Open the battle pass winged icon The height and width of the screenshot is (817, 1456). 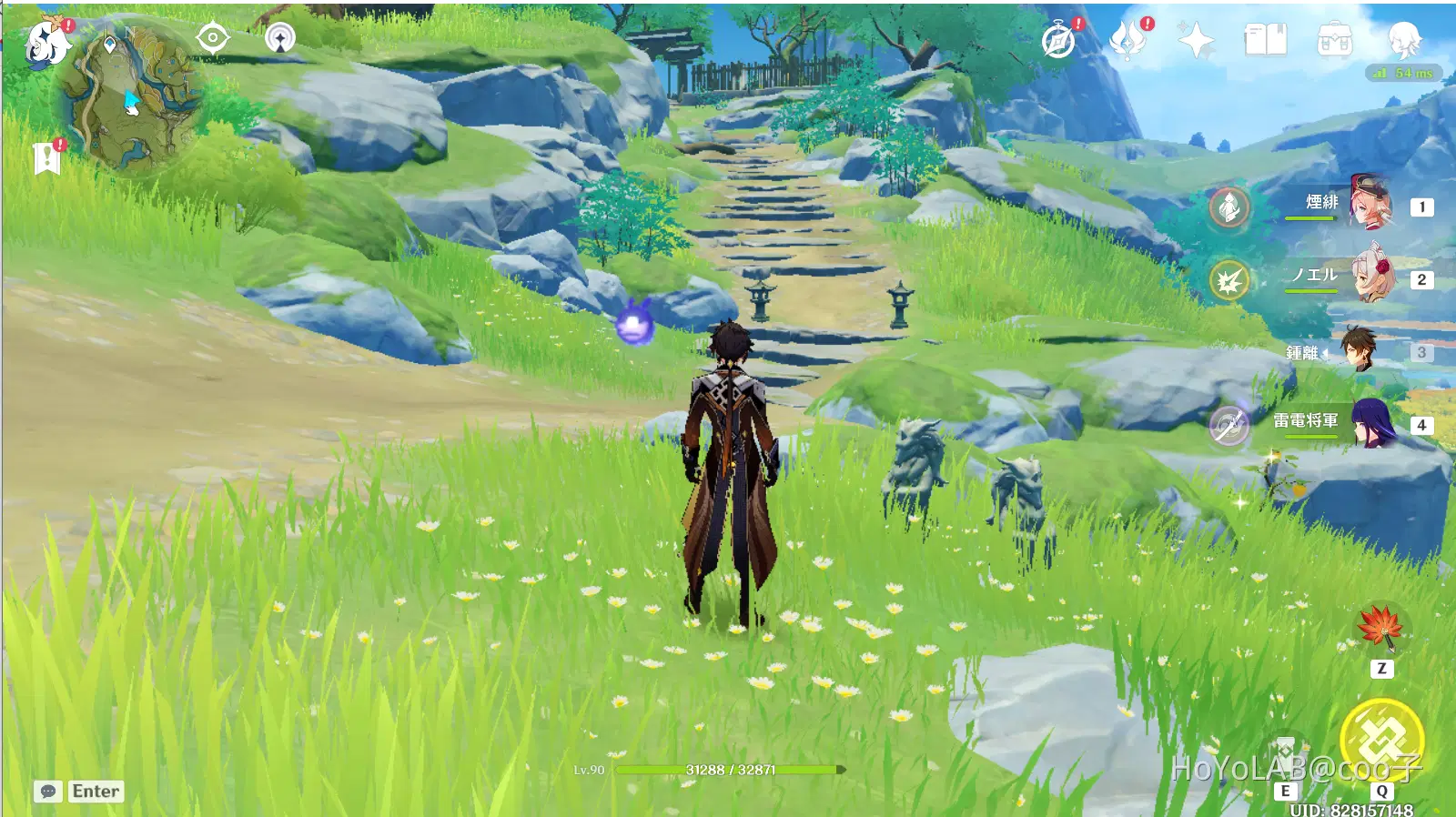[x=1128, y=40]
